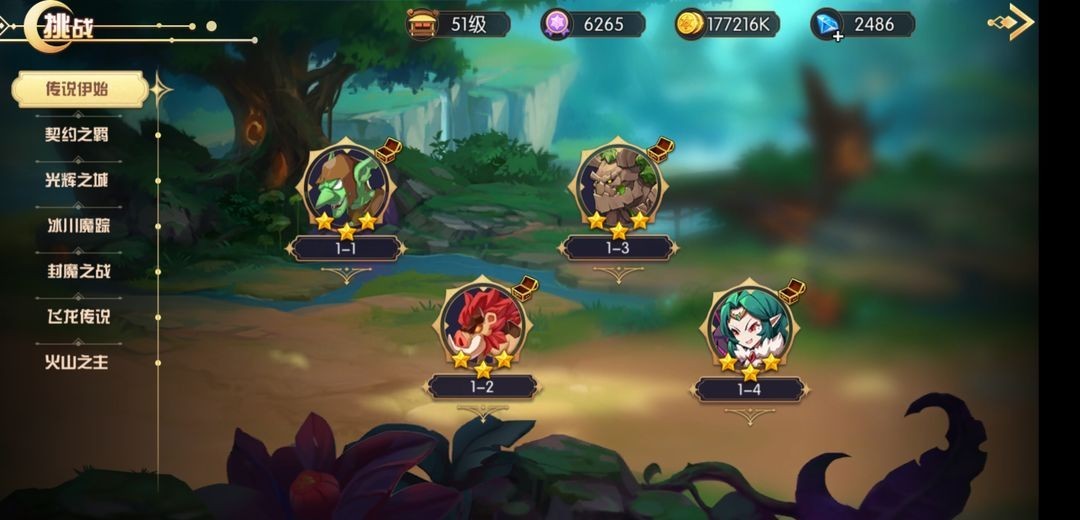The width and height of the screenshot is (1080, 520).
Task: Tap the purple star gem currency icon
Action: pos(556,24)
